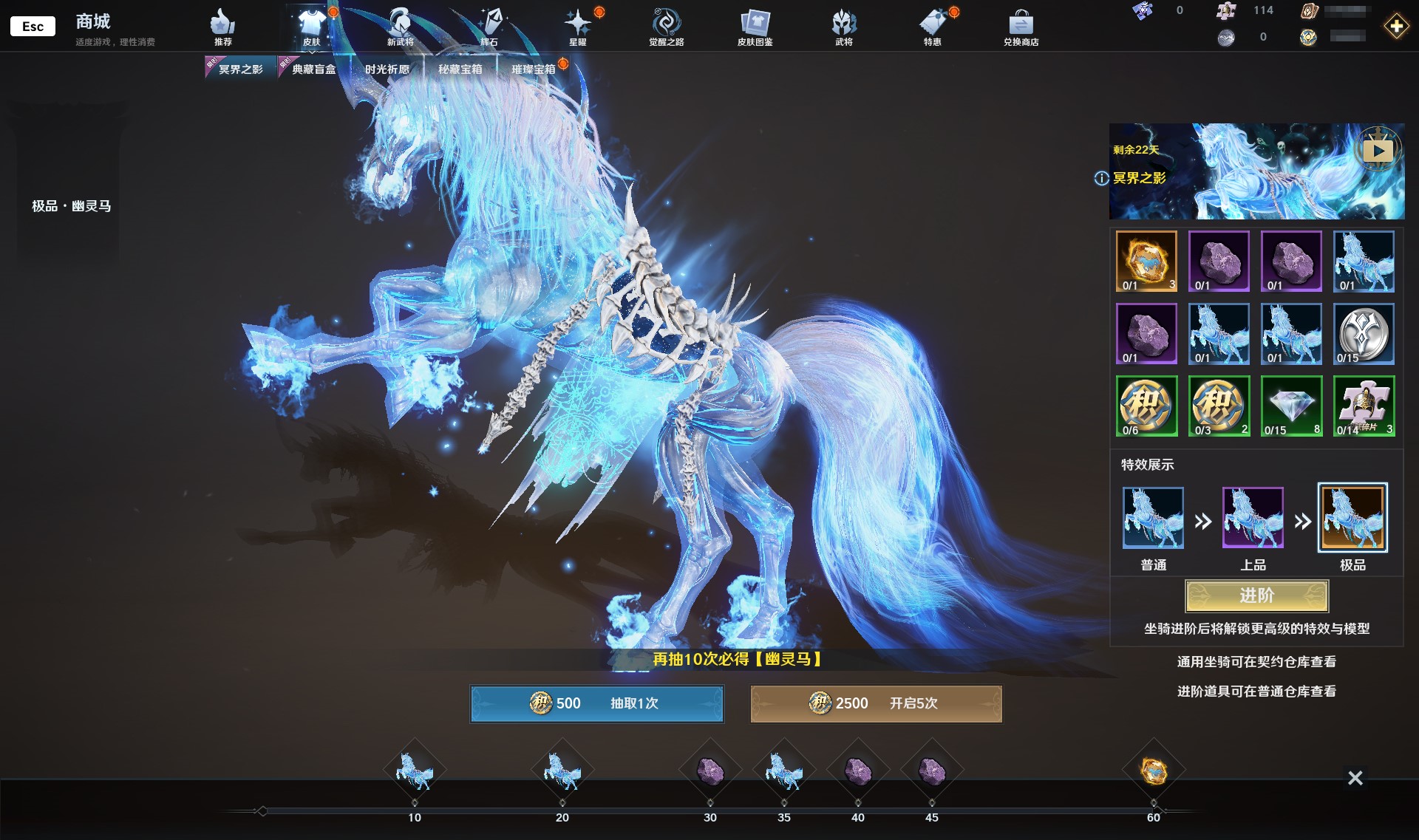1419x840 pixels.
Task: Open the 兑换商店 exchange shop
Action: (x=1021, y=28)
